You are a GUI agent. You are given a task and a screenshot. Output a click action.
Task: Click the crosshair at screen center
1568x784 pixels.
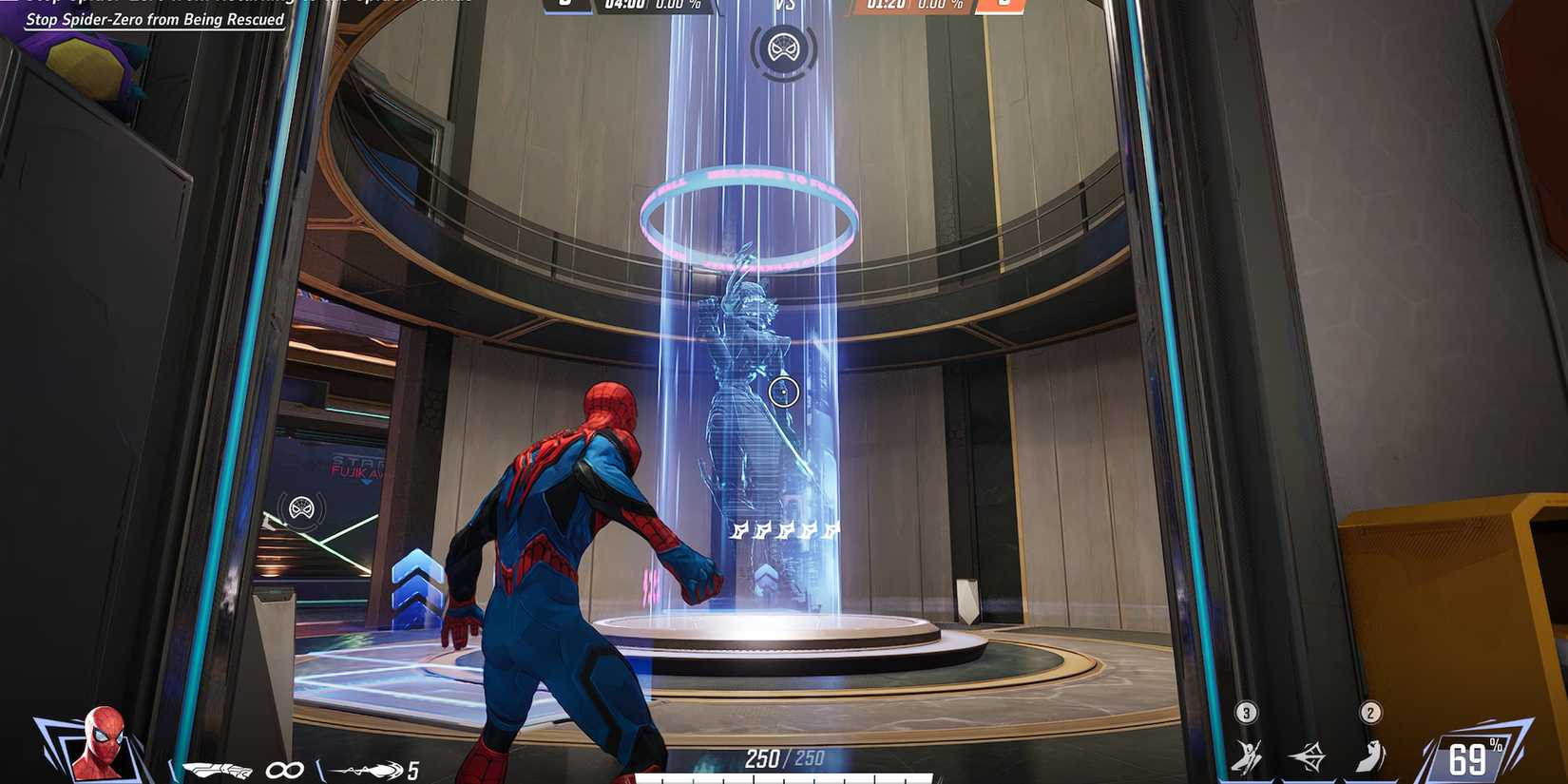pyautogui.click(x=784, y=392)
